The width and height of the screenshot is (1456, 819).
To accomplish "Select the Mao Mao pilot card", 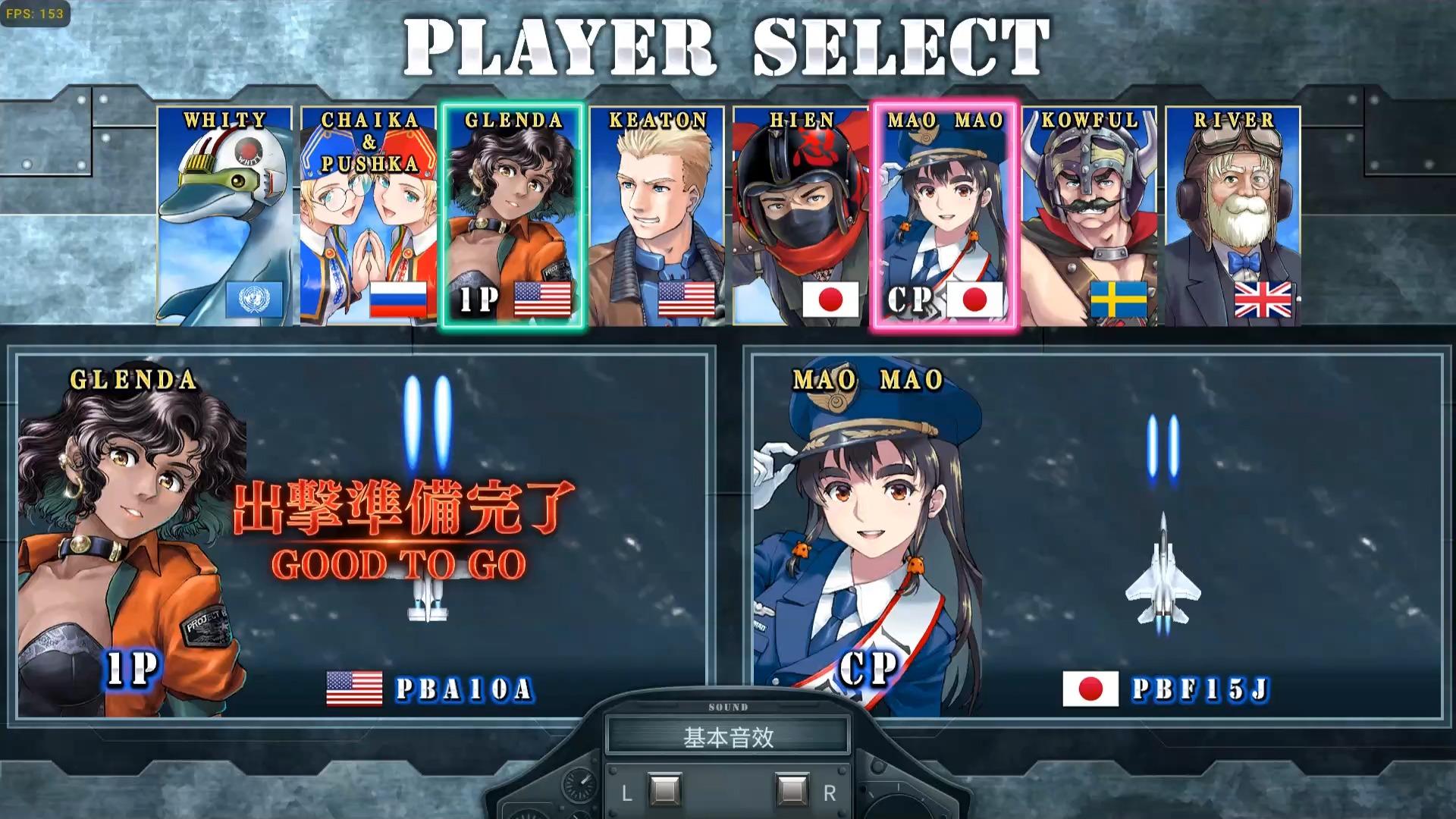I will coord(945,216).
